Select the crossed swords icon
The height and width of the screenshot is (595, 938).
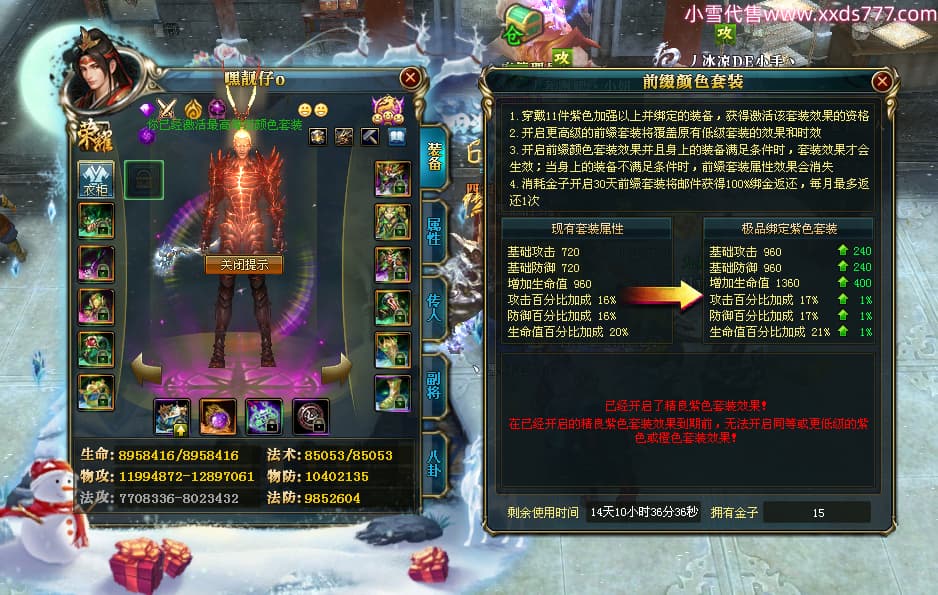click(167, 109)
